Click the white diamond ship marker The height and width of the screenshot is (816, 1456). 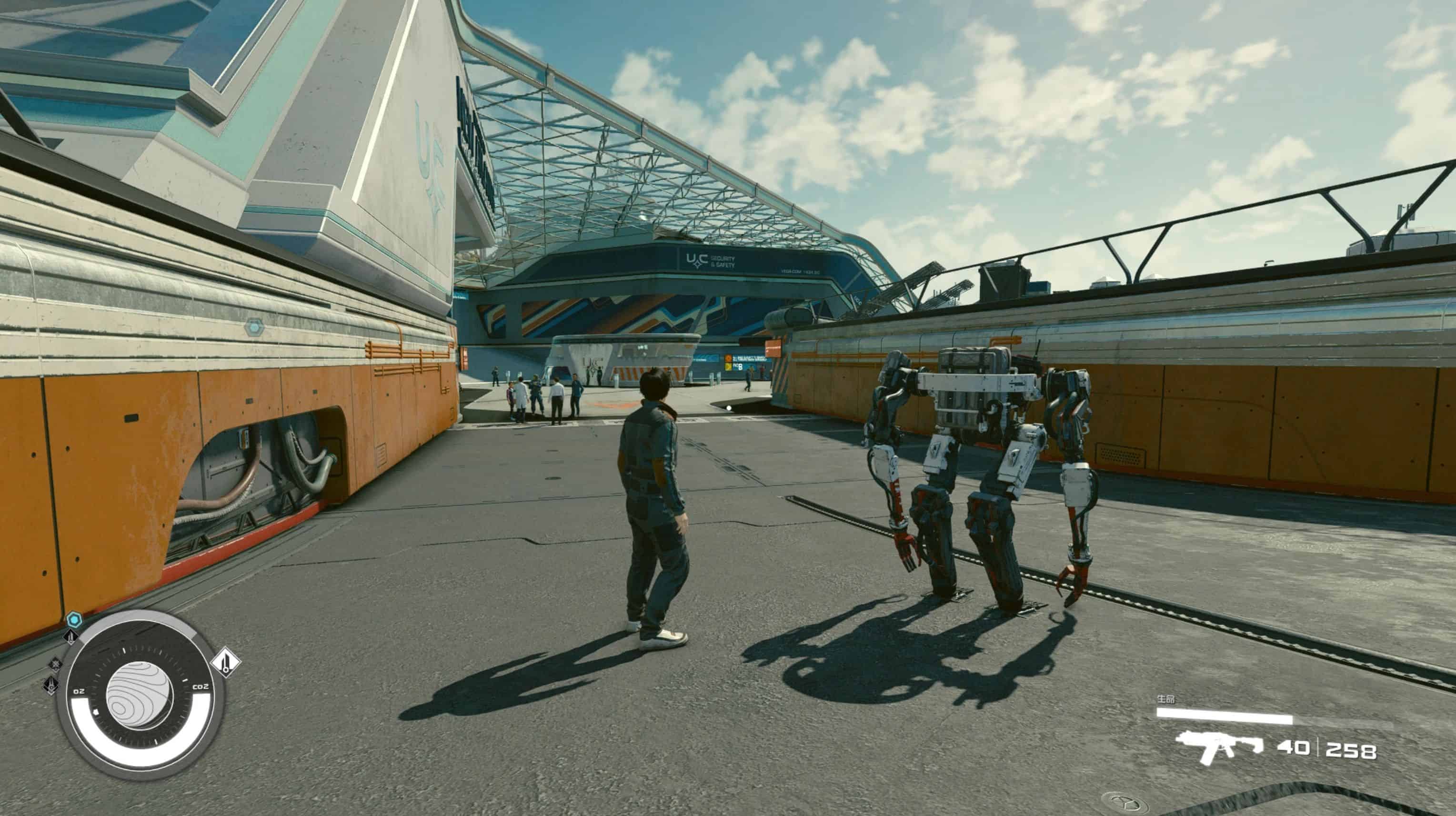click(226, 662)
